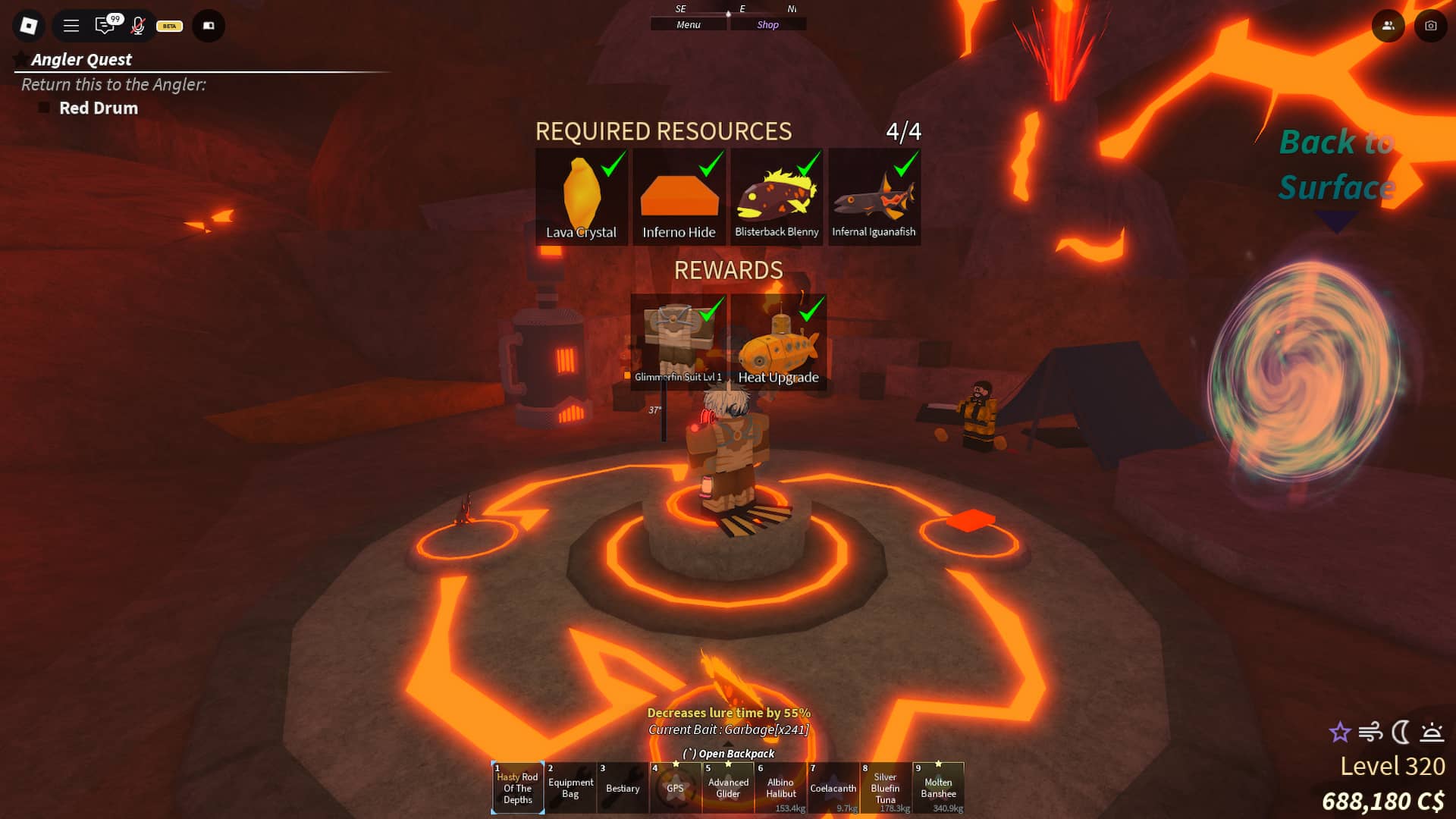
Task: Toggle the Lava Crystal checkmark
Action: [x=611, y=167]
